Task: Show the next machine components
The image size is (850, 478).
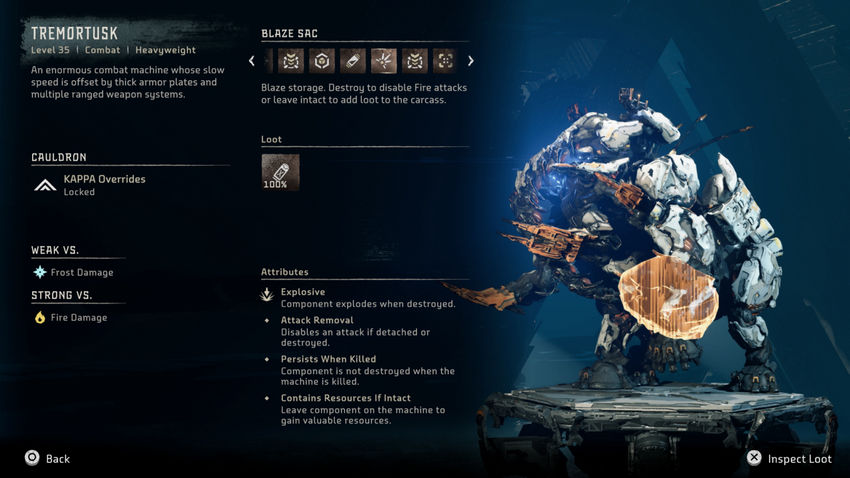Action: point(471,61)
